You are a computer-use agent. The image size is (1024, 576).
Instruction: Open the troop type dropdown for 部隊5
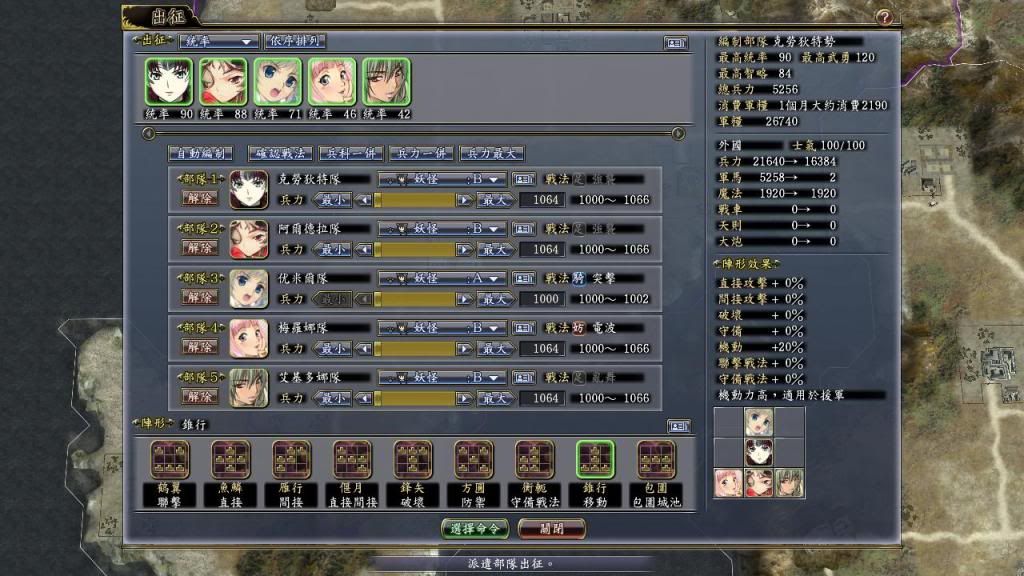441,377
